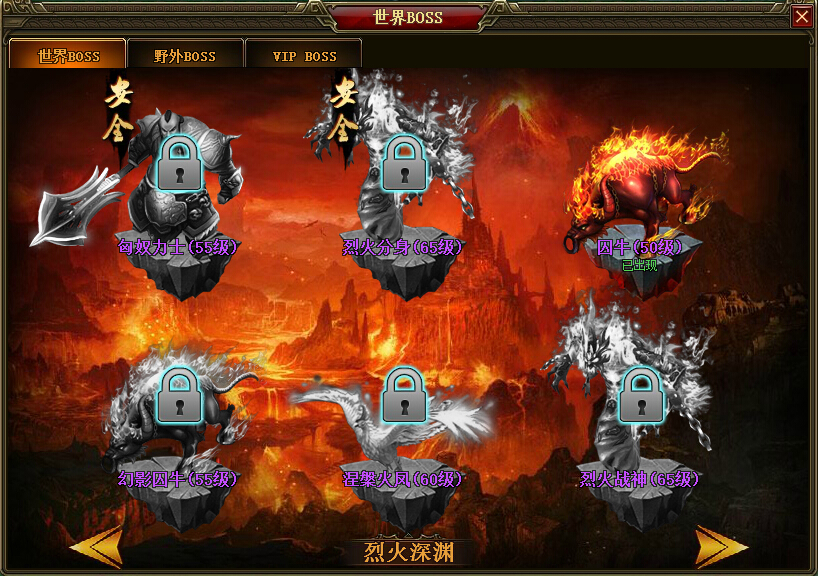
Task: Close the 世界BOSS window
Action: click(x=801, y=17)
